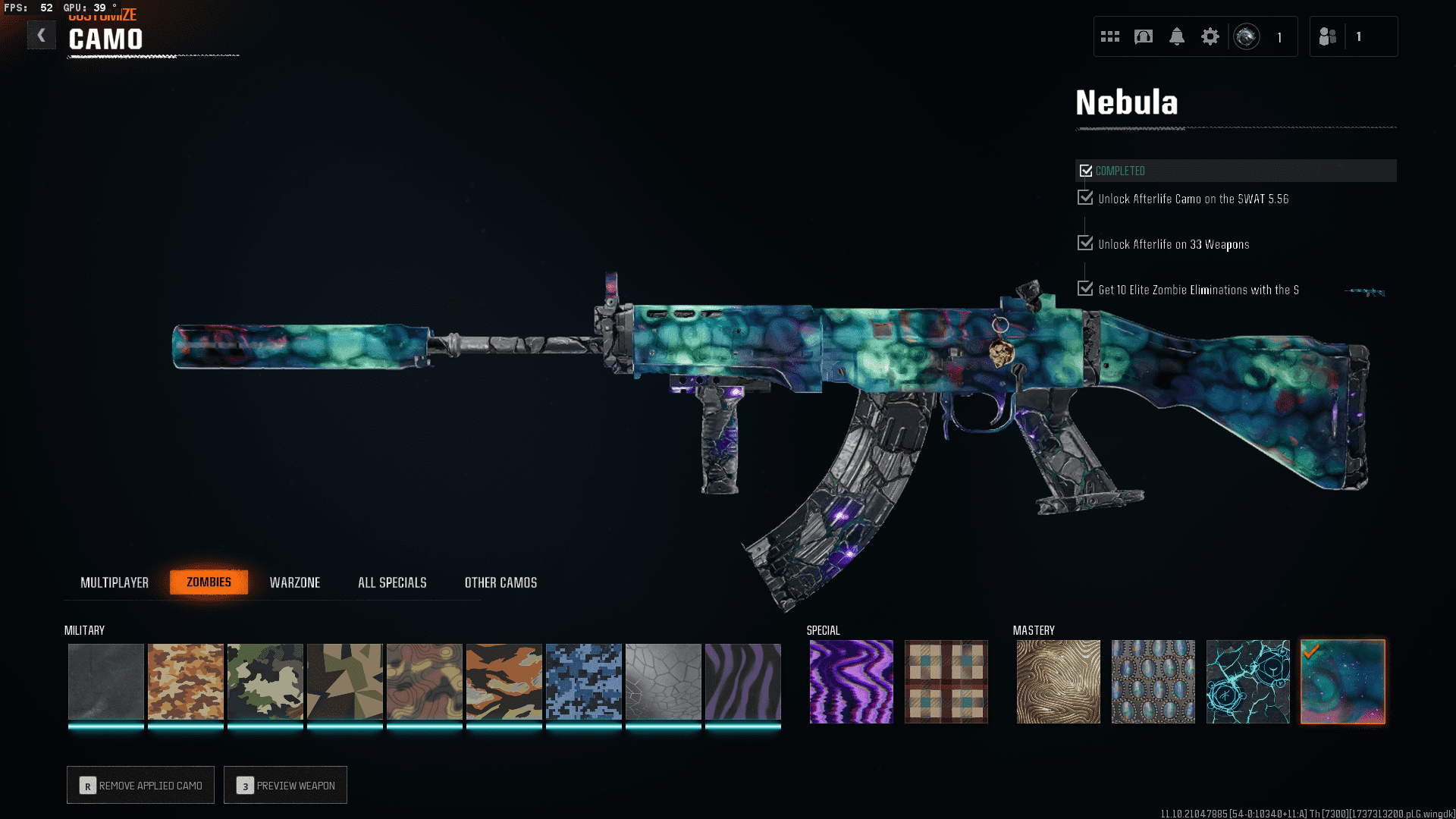Open the voice chat headset panel
Screen dimensions: 1456x819
pyautogui.click(x=1144, y=36)
